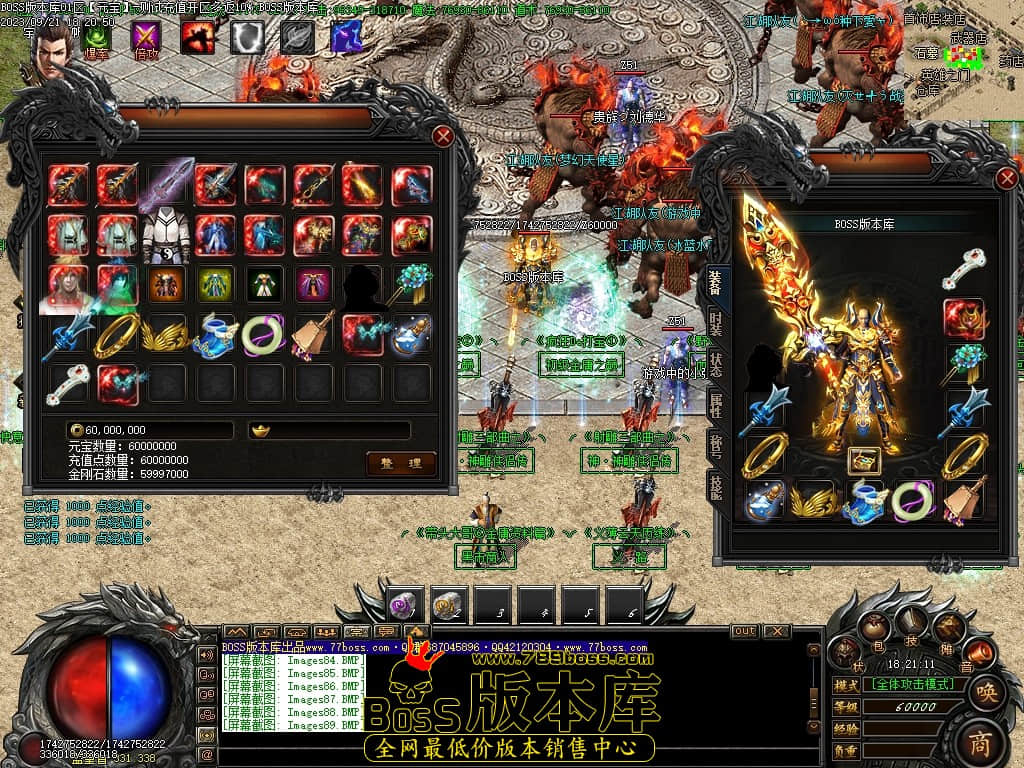Close the character equipment window
This screenshot has height=768, width=1024.
pyautogui.click(x=1007, y=179)
